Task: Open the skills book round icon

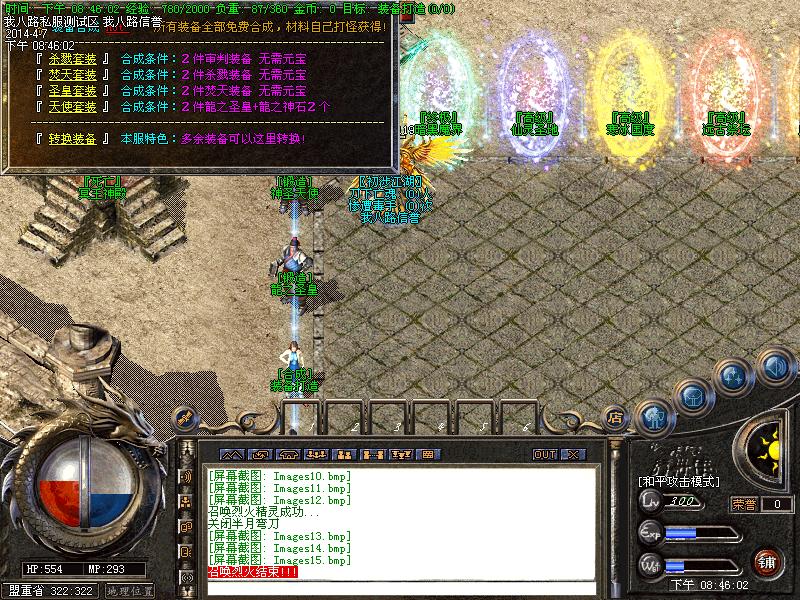Action: (732, 376)
